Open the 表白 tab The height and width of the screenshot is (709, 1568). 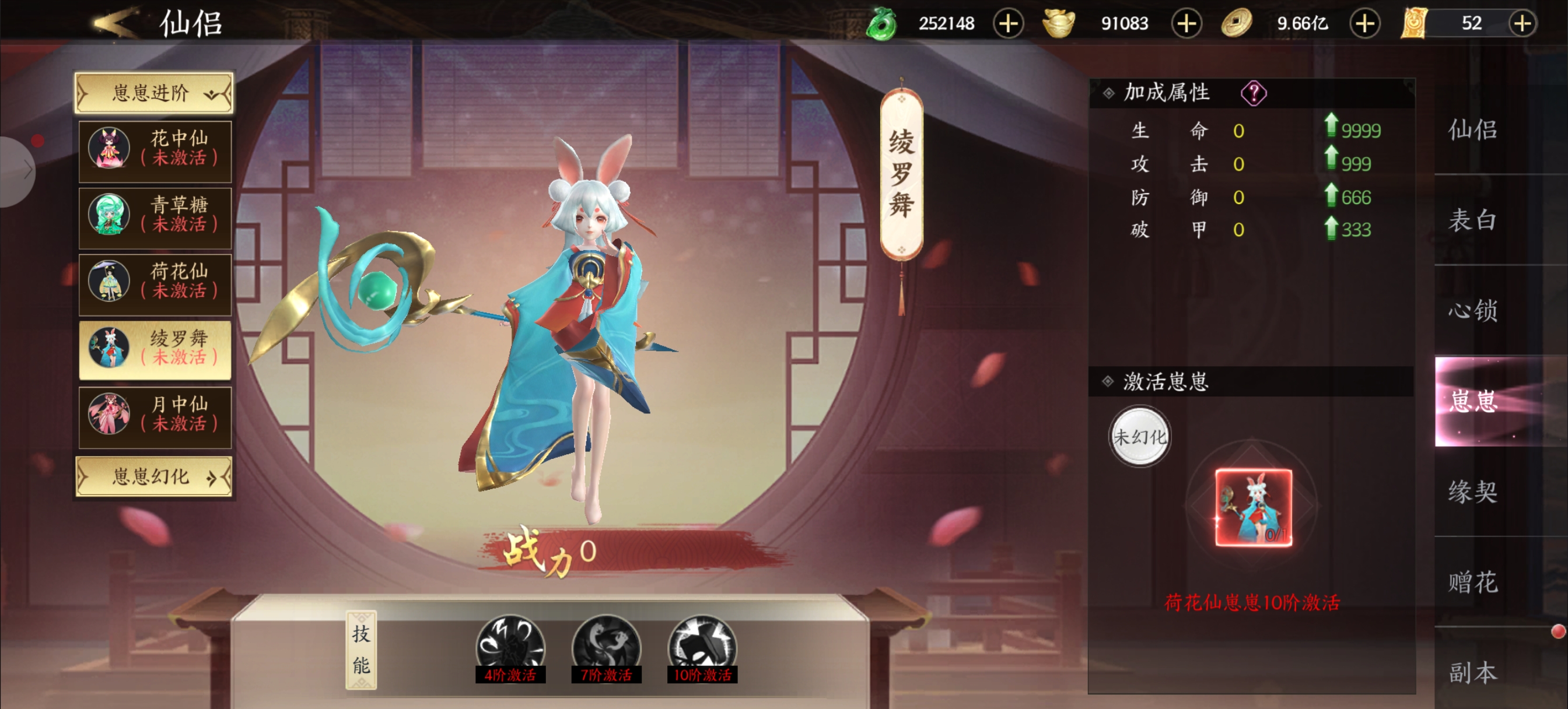click(x=1472, y=220)
